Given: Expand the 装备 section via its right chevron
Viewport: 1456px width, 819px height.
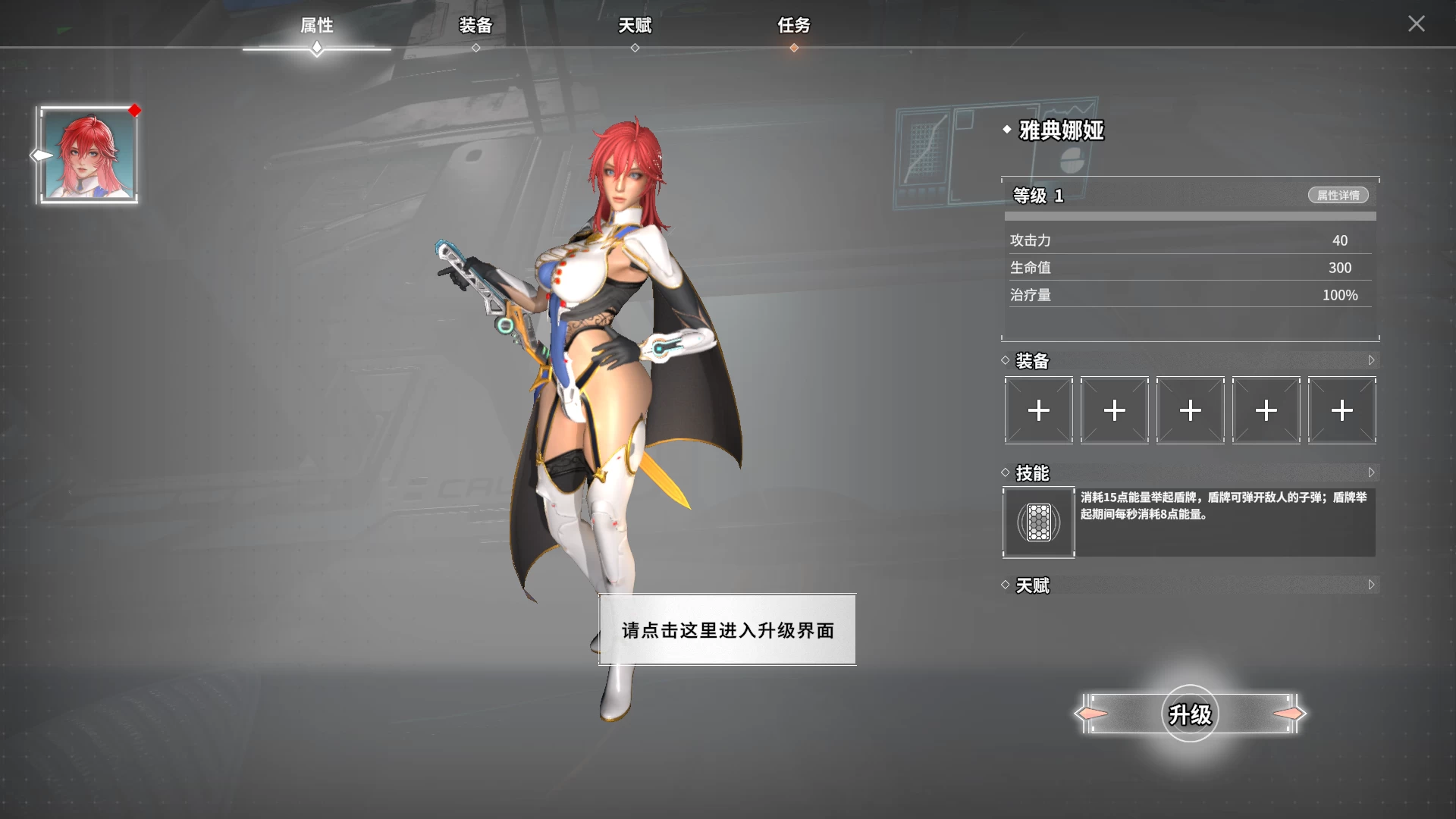Looking at the screenshot, I should [1372, 360].
